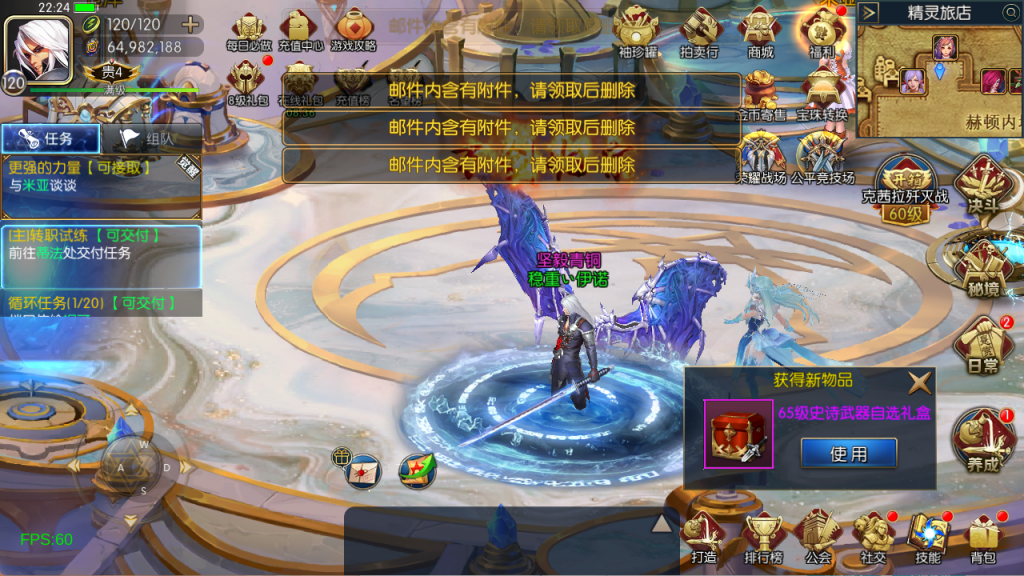Close the 获得新物品 popup
Screen dimensions: 1024x576
(919, 381)
